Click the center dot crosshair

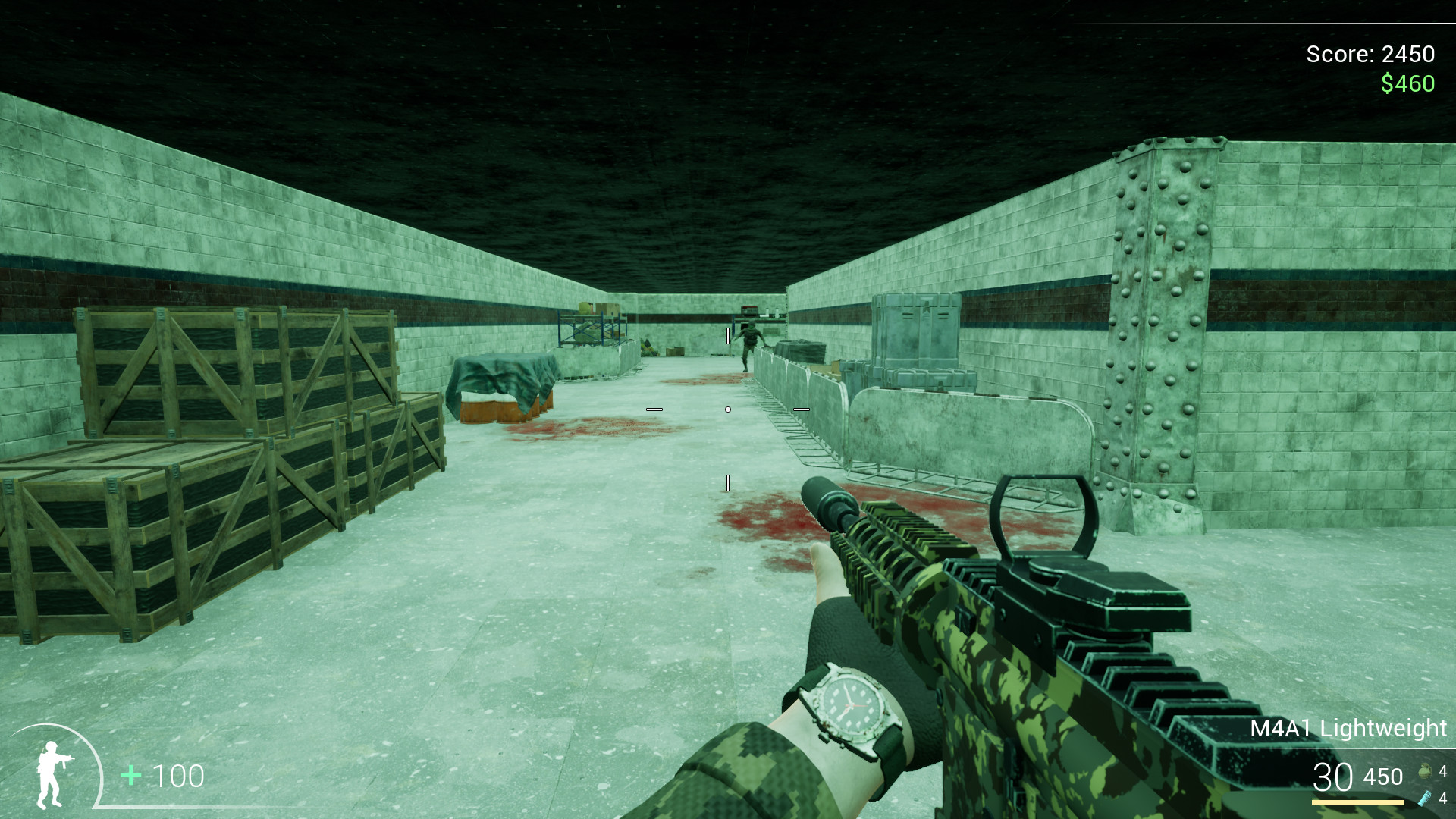tap(728, 408)
